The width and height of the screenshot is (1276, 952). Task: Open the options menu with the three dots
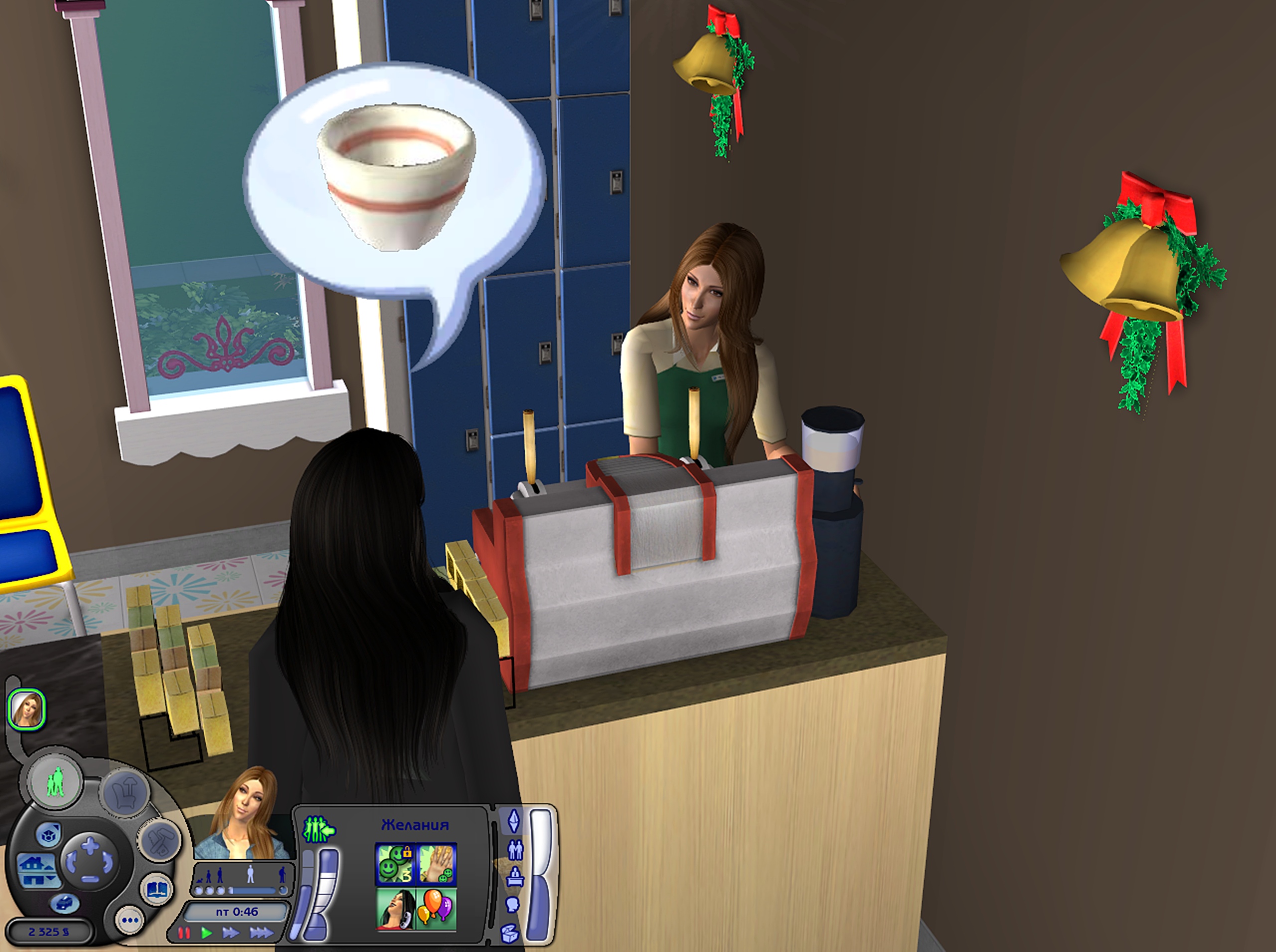(130, 920)
